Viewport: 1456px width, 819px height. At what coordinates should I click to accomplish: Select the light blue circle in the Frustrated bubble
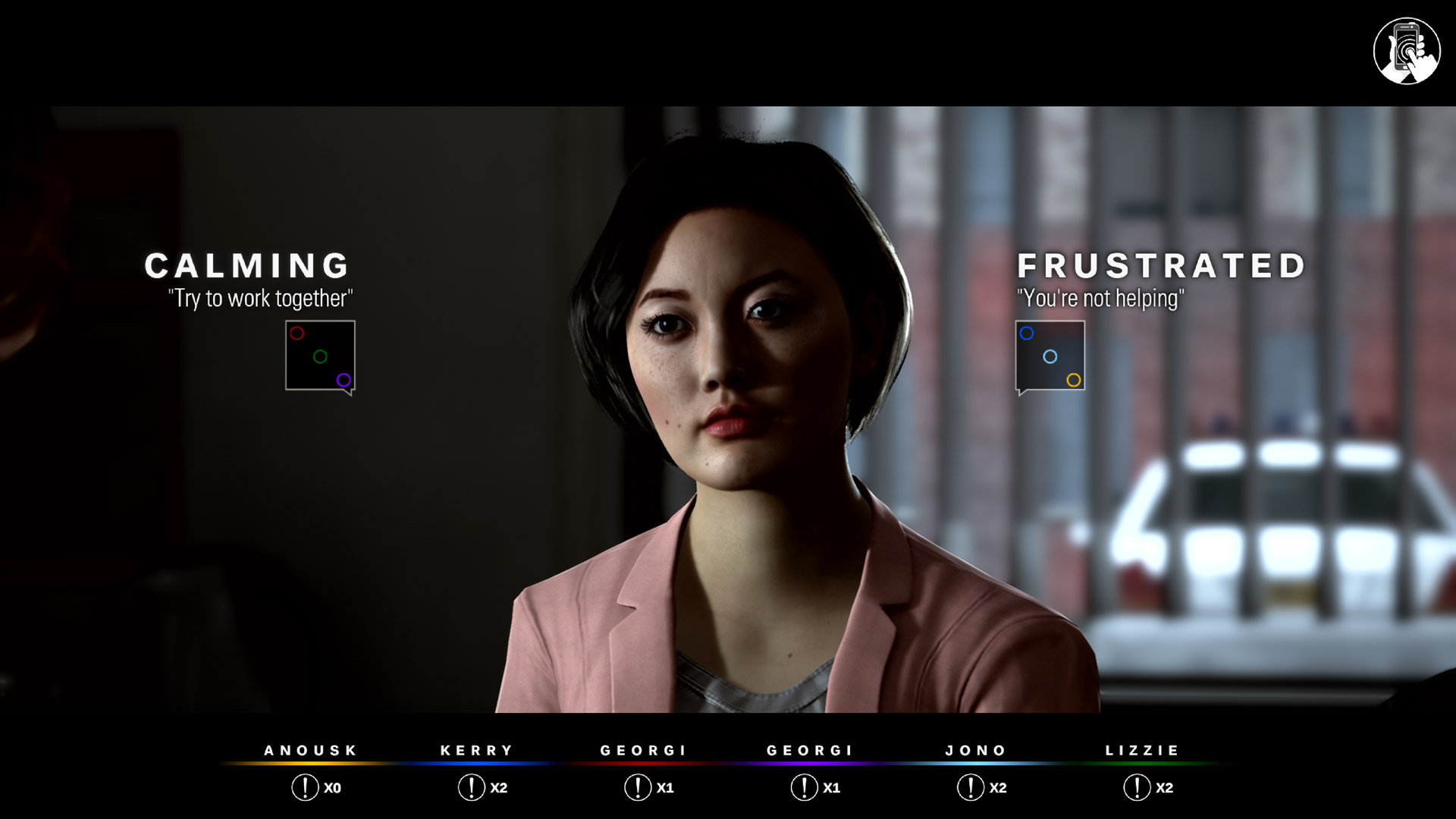pos(1052,355)
